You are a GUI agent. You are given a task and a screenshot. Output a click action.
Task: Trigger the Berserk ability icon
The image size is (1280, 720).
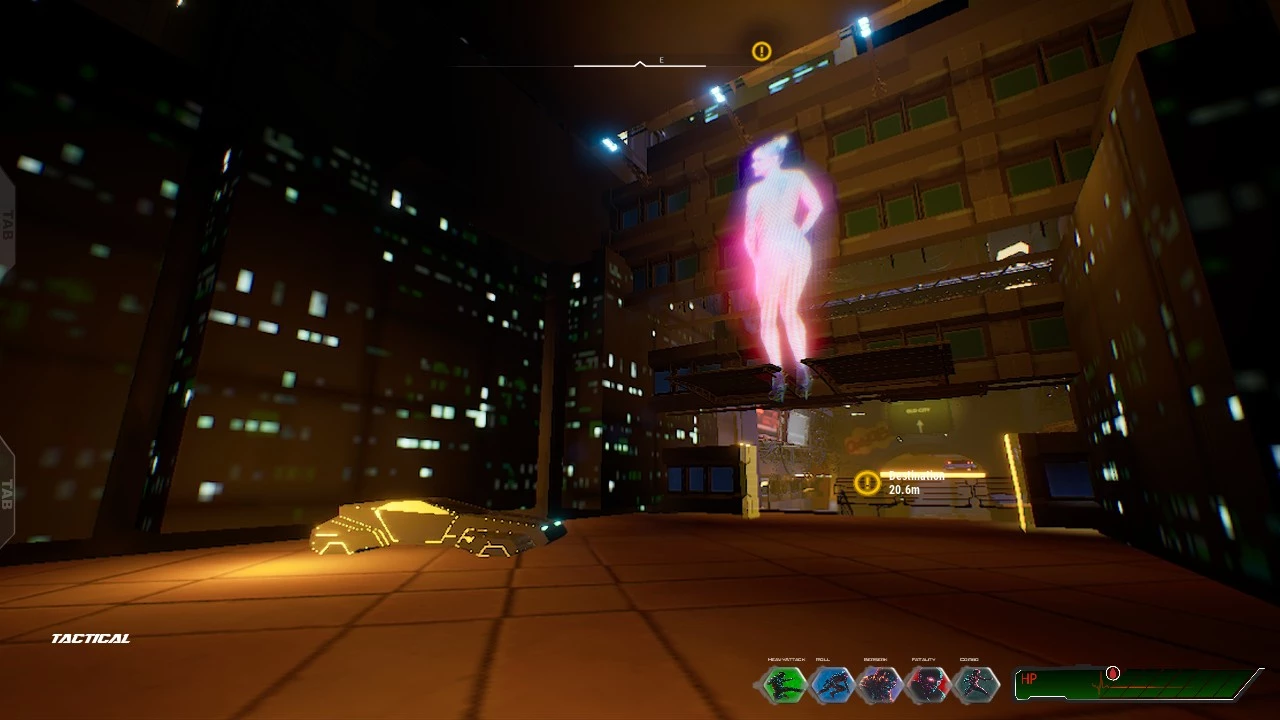click(x=880, y=685)
